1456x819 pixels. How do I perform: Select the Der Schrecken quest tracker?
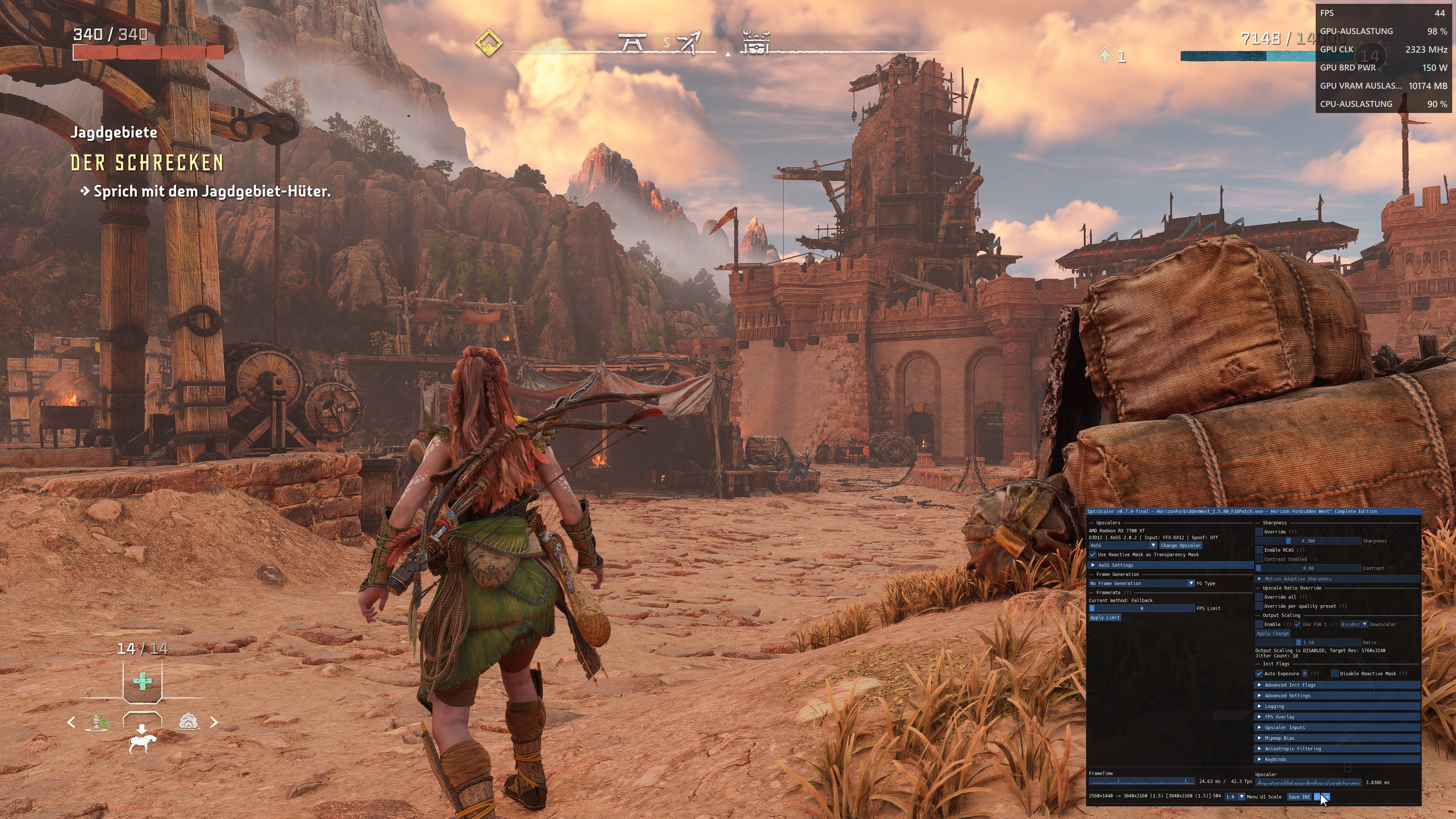point(147,163)
